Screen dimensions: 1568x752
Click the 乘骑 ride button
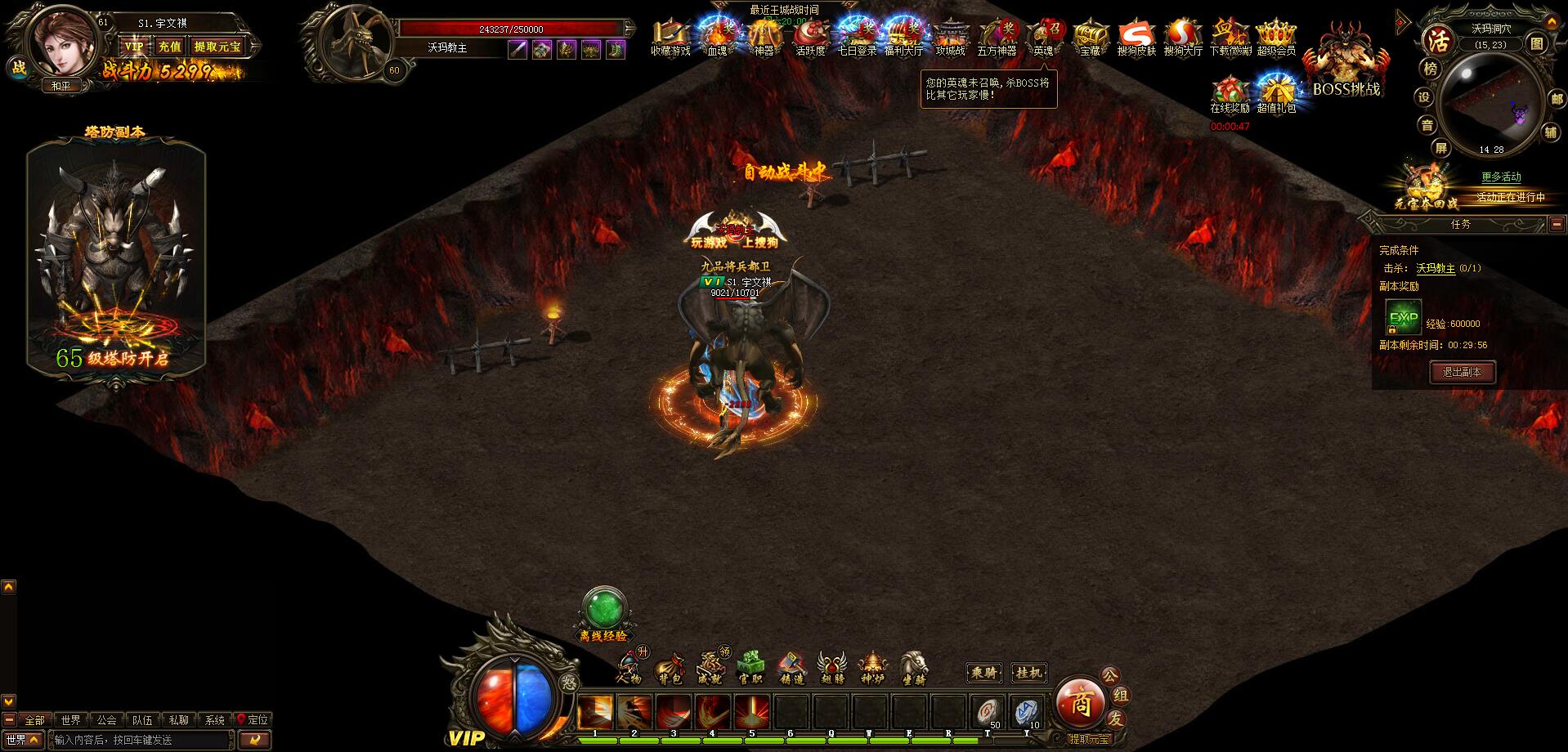point(983,673)
